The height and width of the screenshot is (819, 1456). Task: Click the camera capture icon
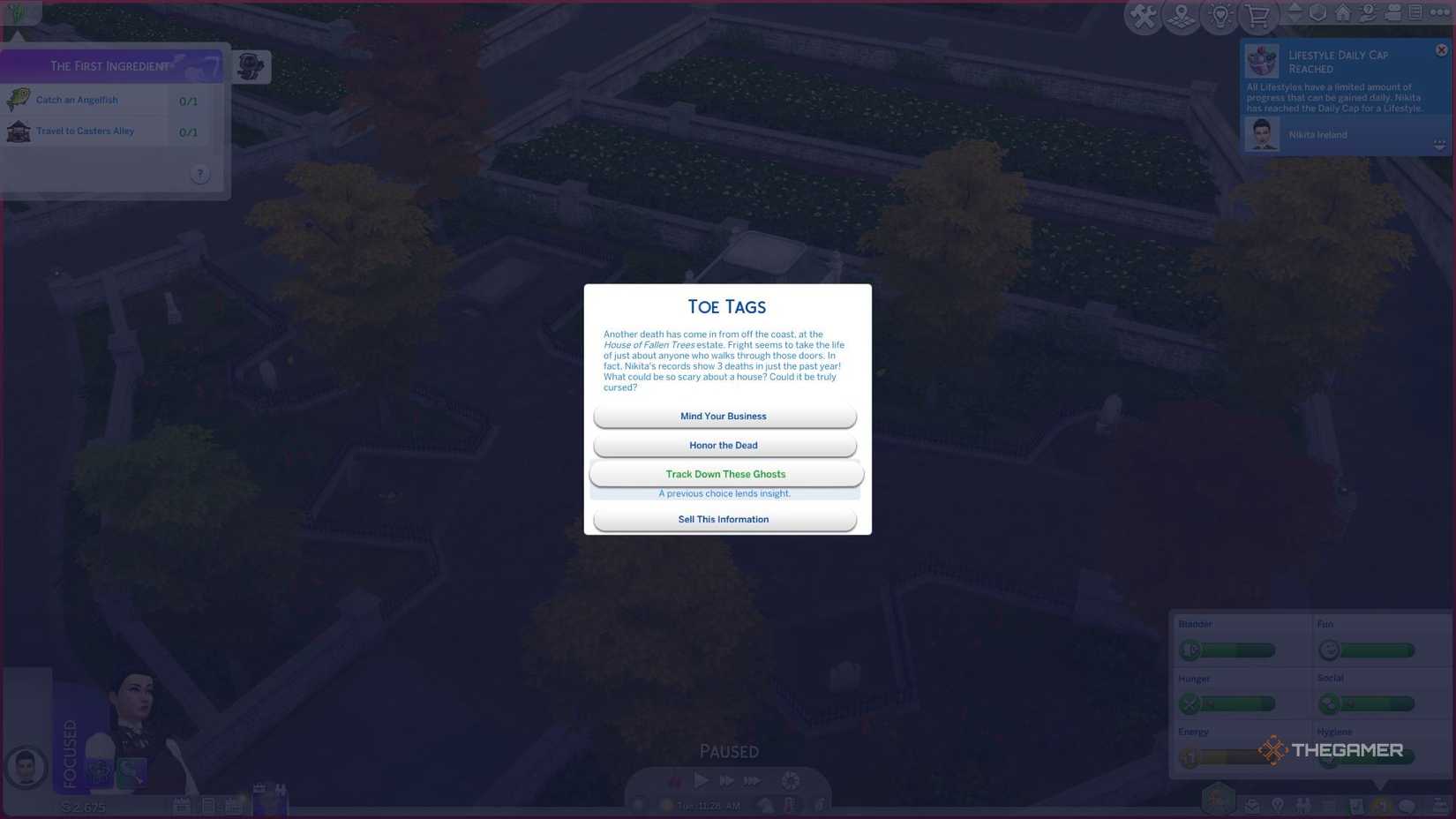1393,12
